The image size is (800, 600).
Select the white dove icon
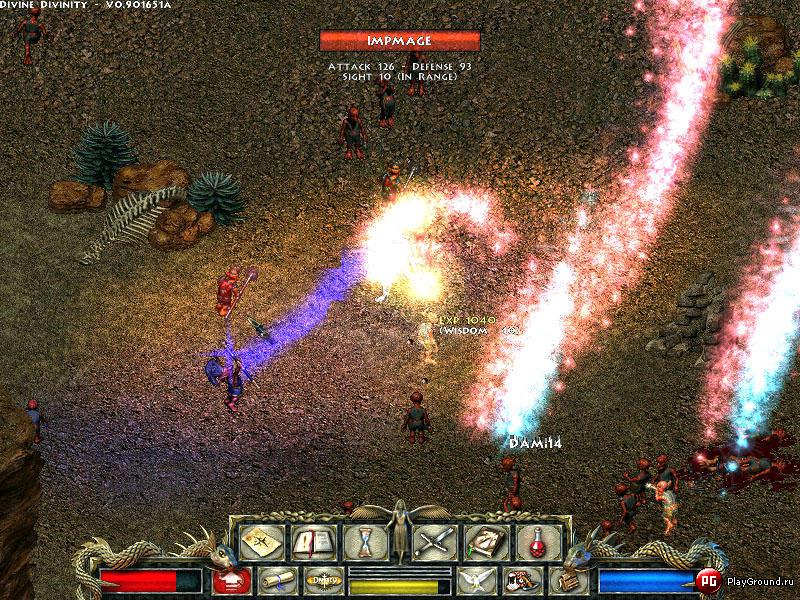click(475, 580)
